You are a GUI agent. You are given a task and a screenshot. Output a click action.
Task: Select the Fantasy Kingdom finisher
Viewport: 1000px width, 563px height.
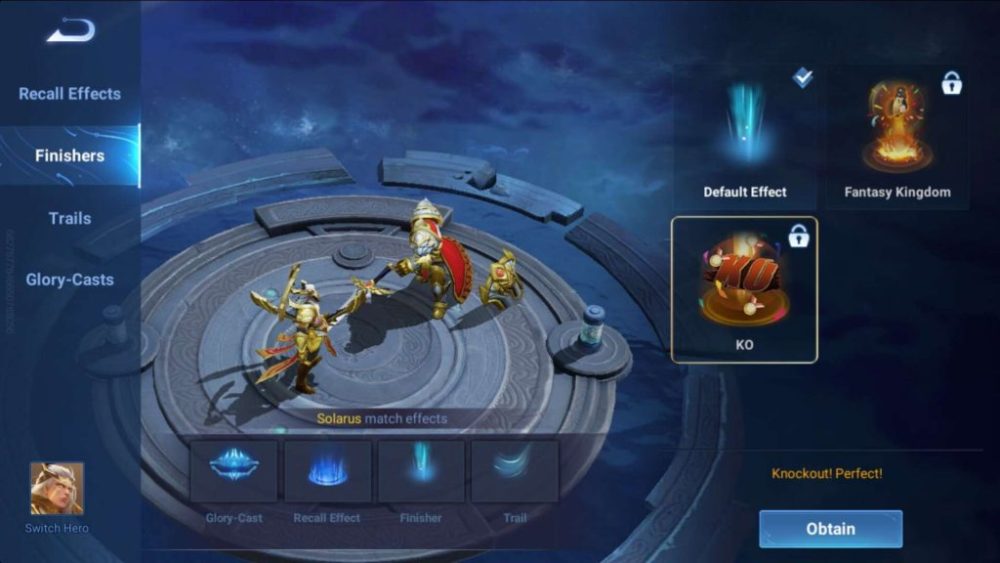pyautogui.click(x=897, y=138)
